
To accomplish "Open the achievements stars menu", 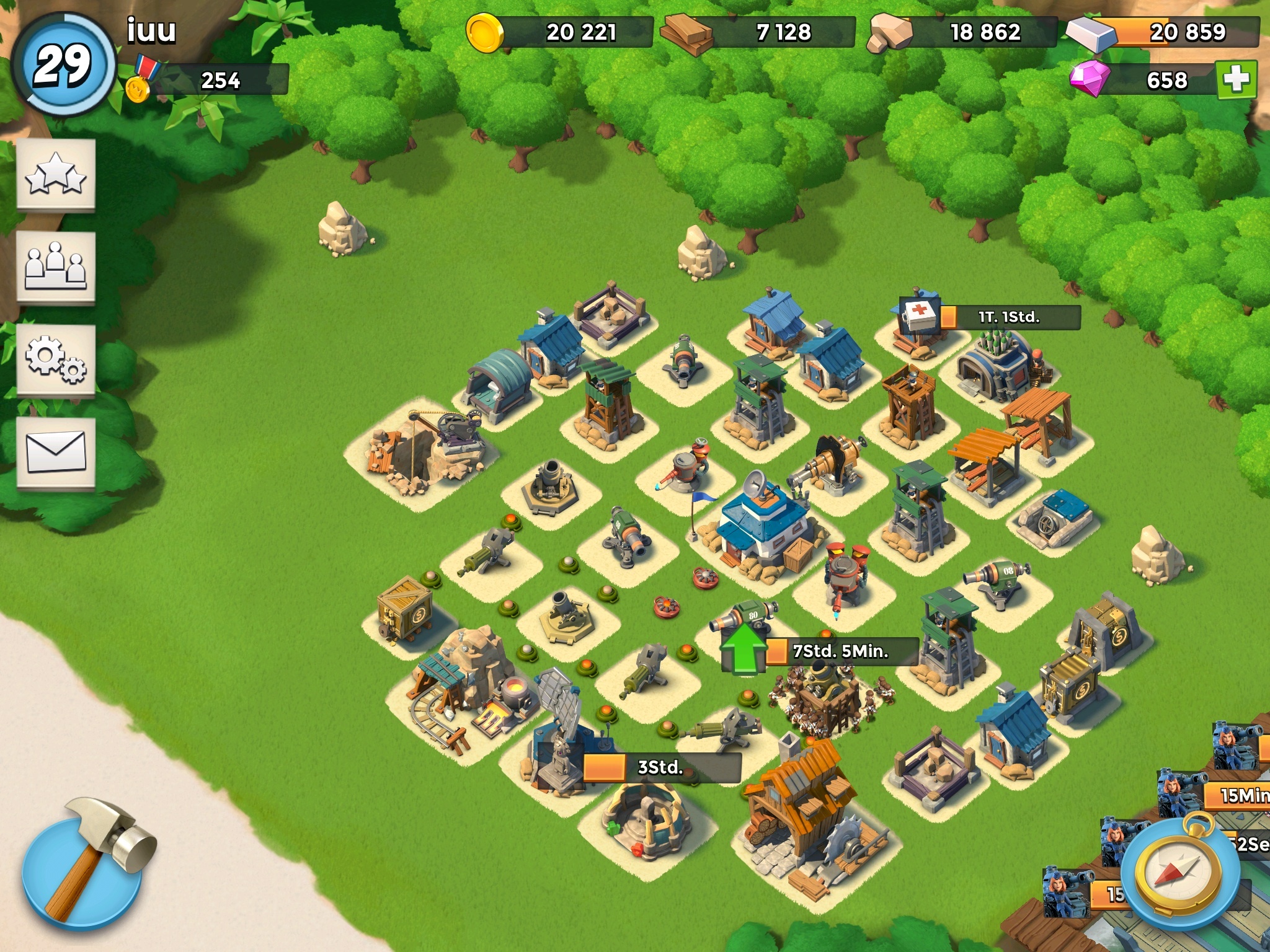I will point(56,175).
